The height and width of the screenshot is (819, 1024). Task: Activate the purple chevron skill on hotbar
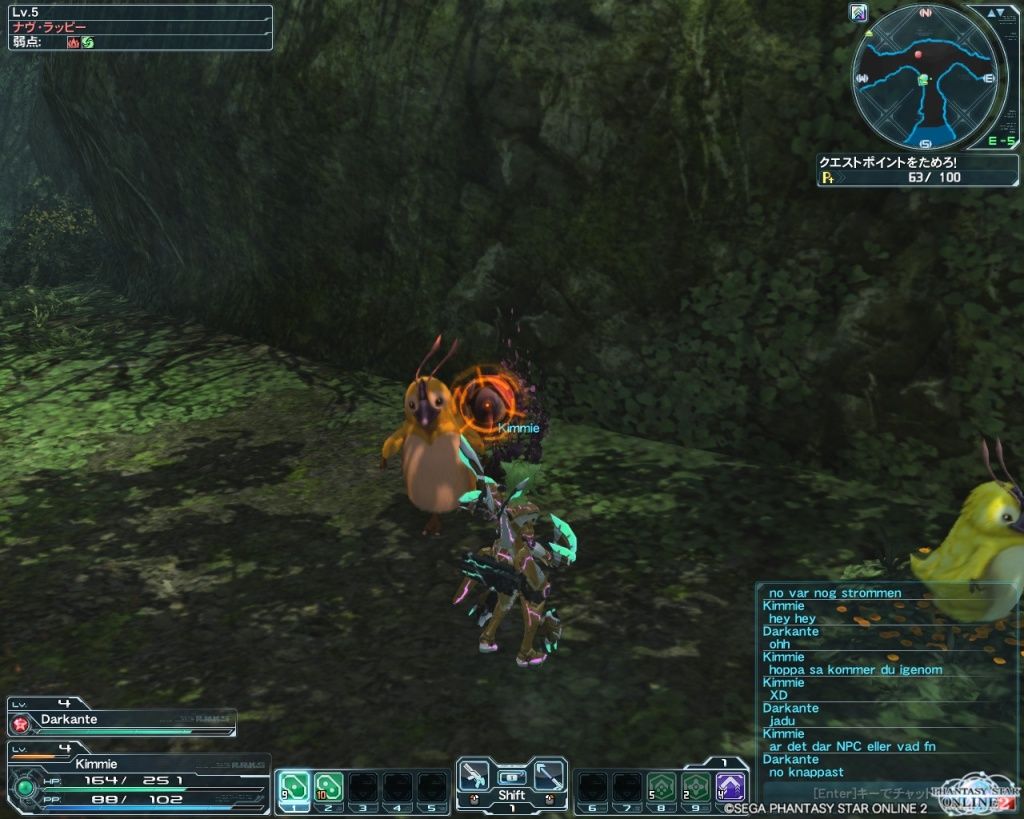click(731, 787)
